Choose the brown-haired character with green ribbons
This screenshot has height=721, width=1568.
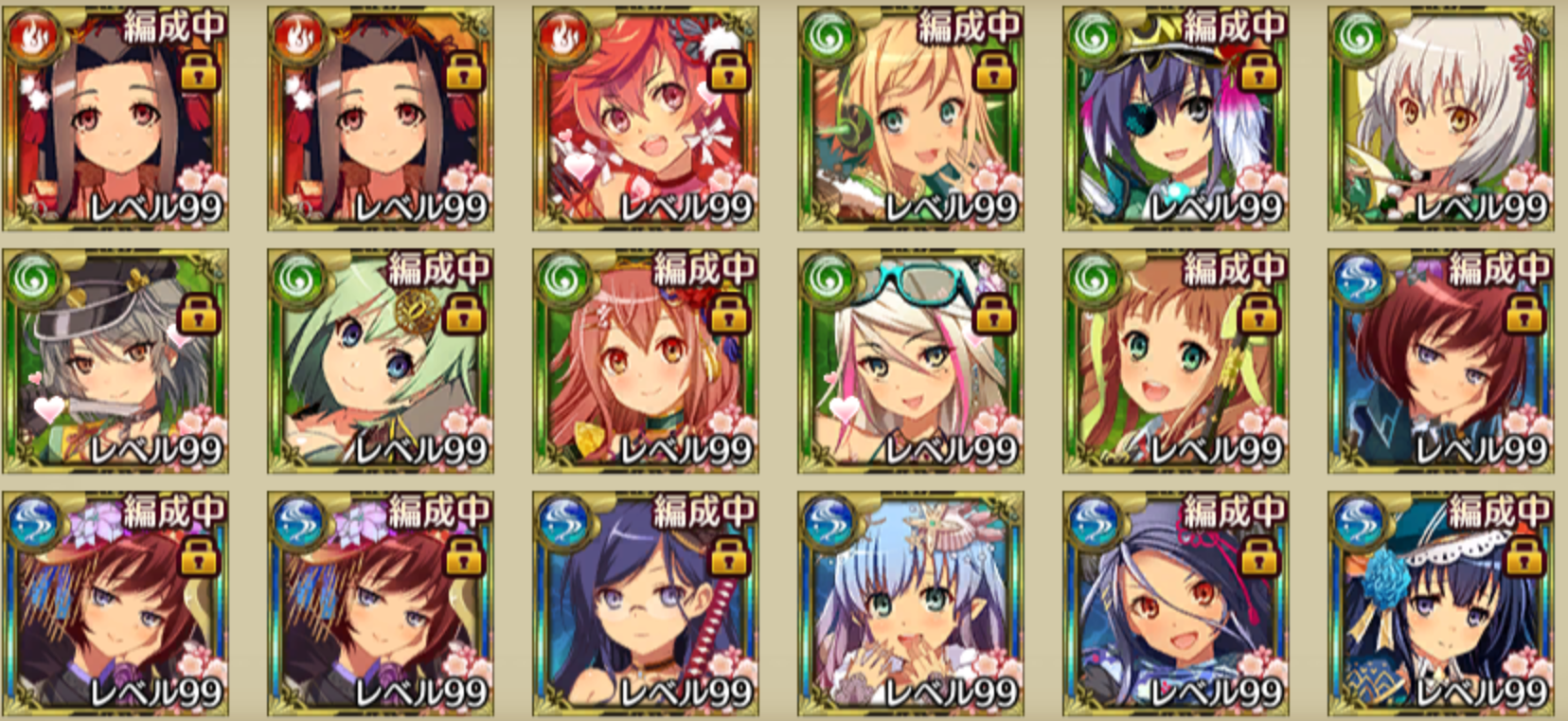point(1175,362)
